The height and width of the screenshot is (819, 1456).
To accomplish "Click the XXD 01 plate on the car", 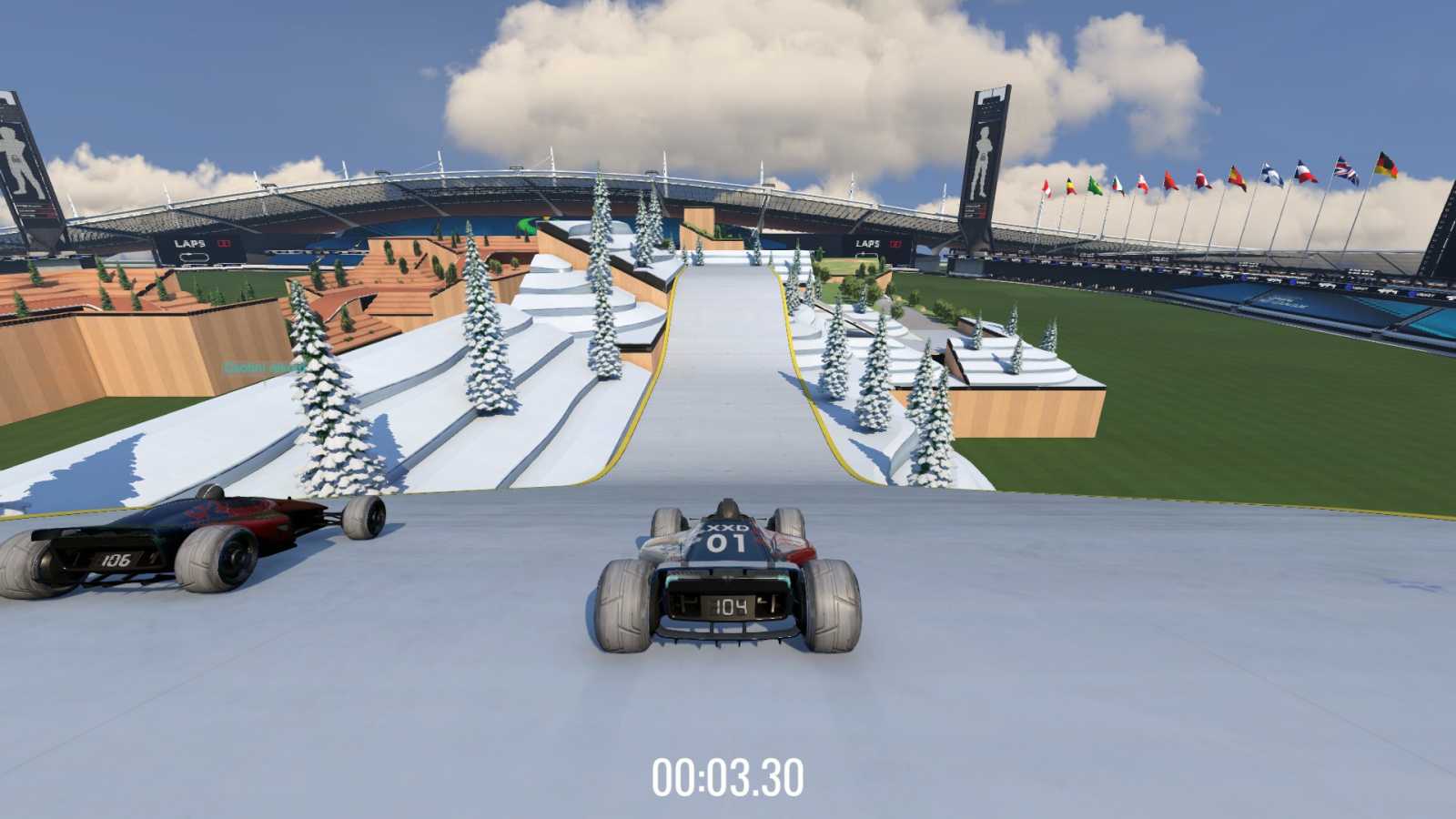I will tap(728, 537).
